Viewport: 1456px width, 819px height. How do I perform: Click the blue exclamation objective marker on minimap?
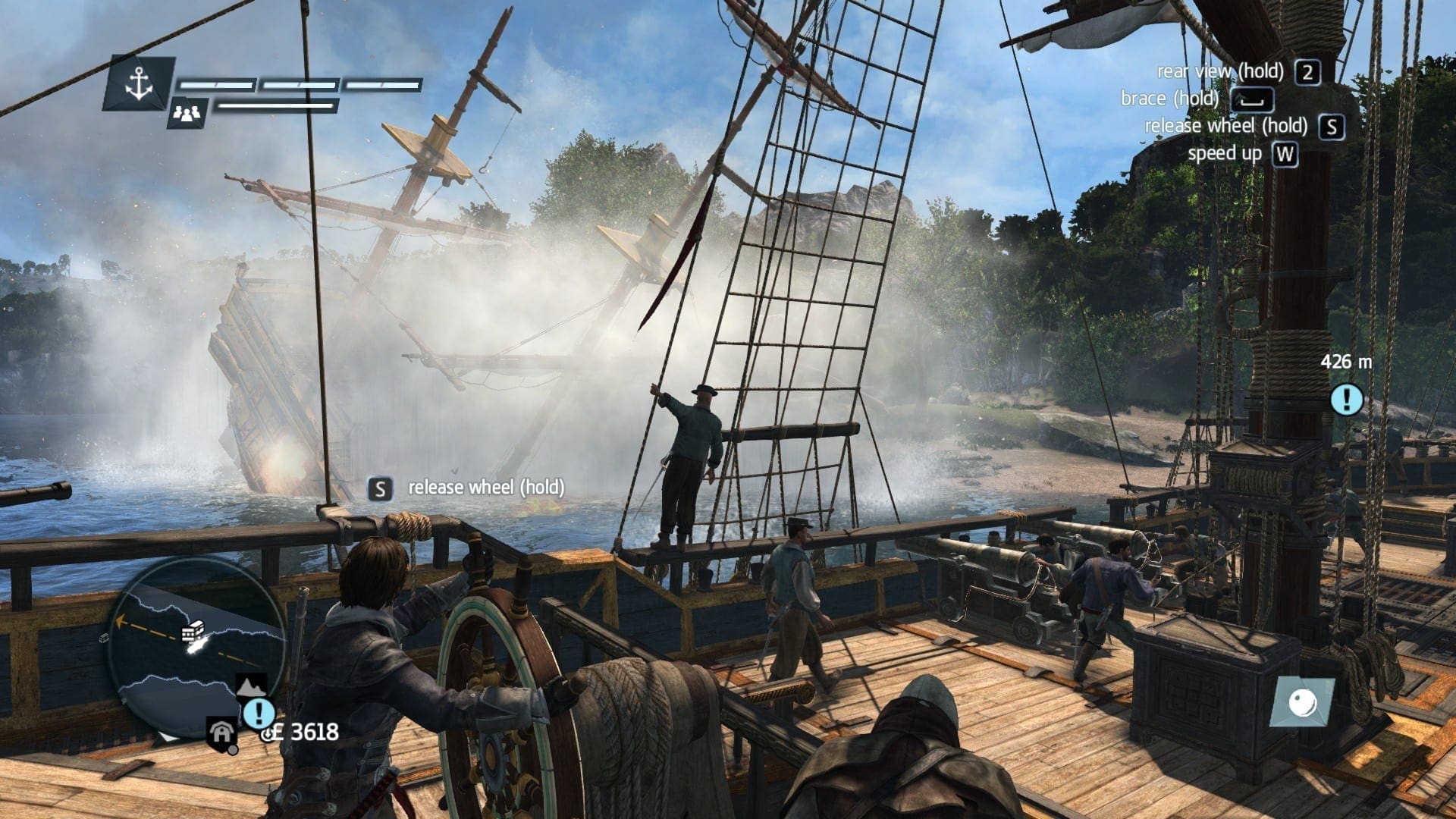tap(259, 713)
